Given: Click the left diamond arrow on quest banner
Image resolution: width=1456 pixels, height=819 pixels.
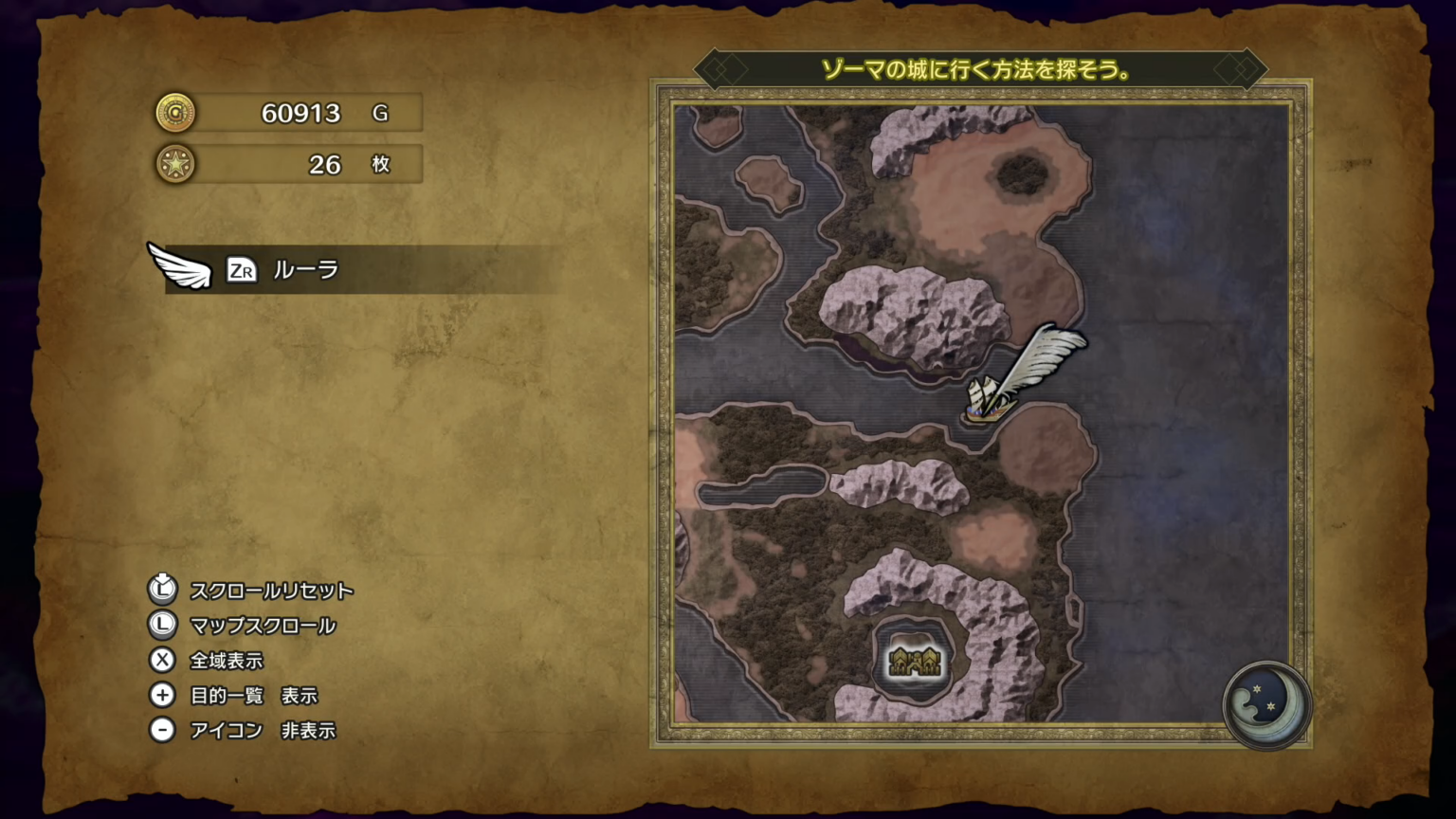Looking at the screenshot, I should click(x=718, y=67).
